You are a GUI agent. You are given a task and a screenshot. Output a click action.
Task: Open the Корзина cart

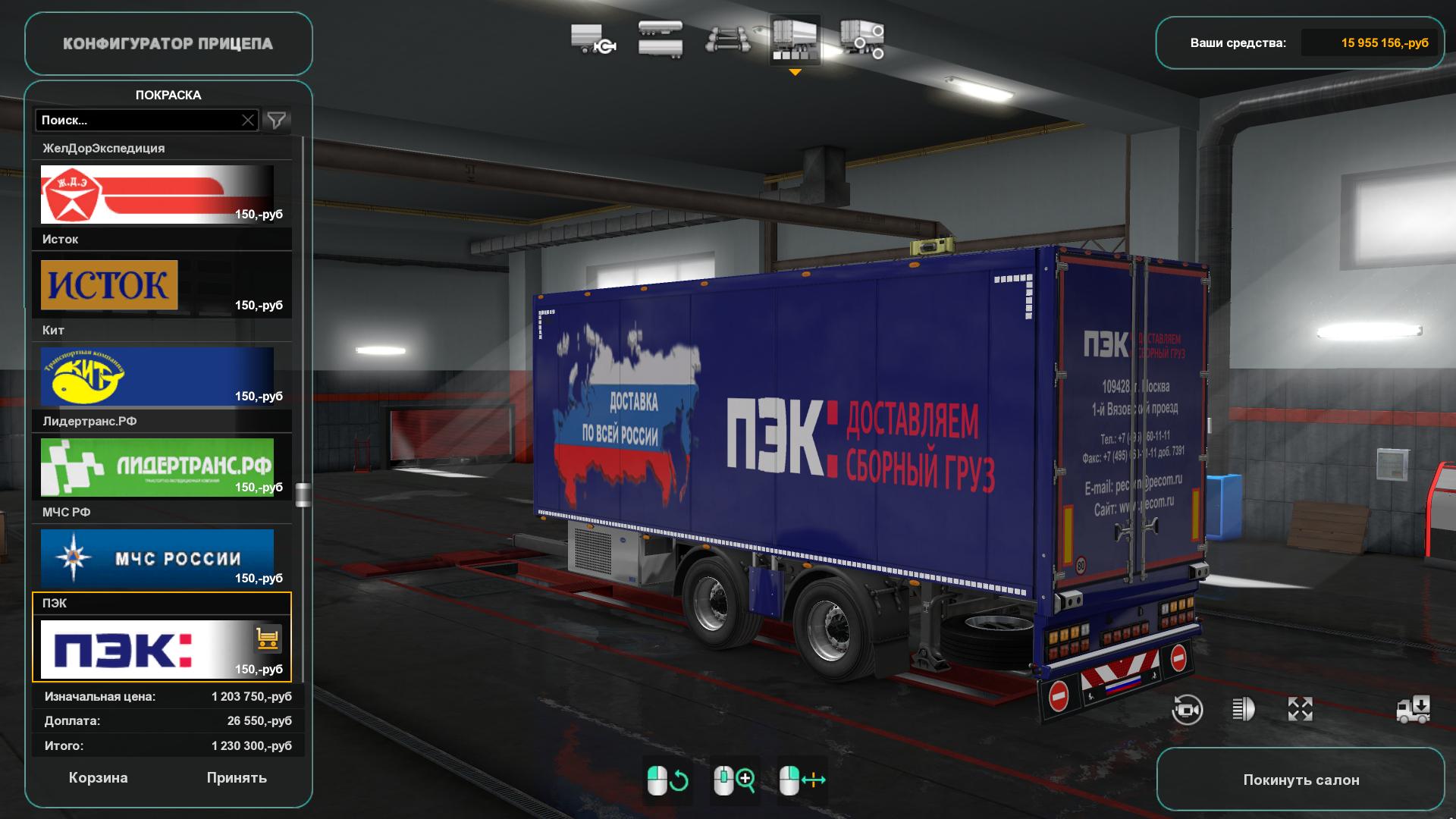[x=98, y=778]
